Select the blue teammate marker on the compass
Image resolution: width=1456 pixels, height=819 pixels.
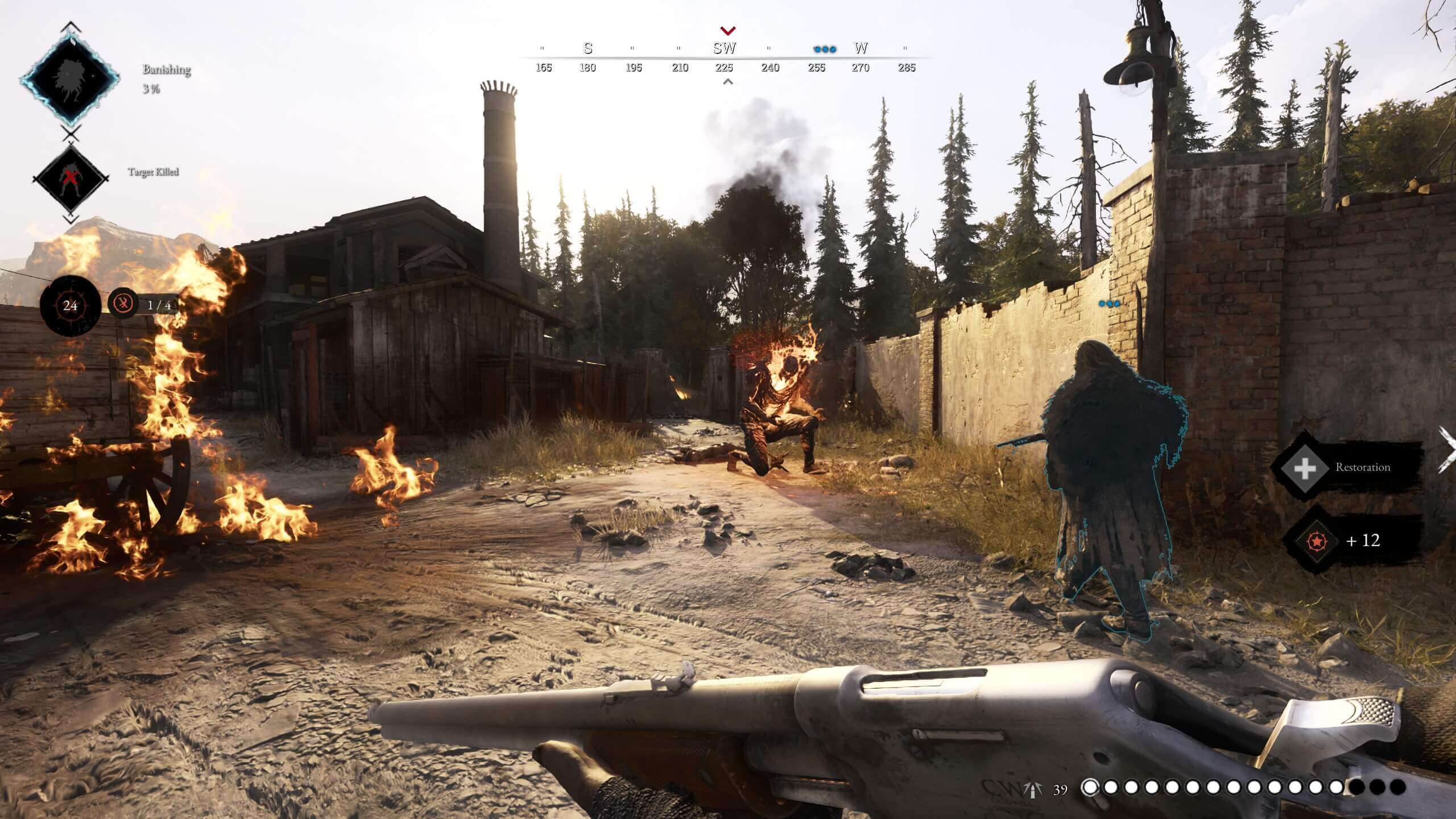(825, 49)
